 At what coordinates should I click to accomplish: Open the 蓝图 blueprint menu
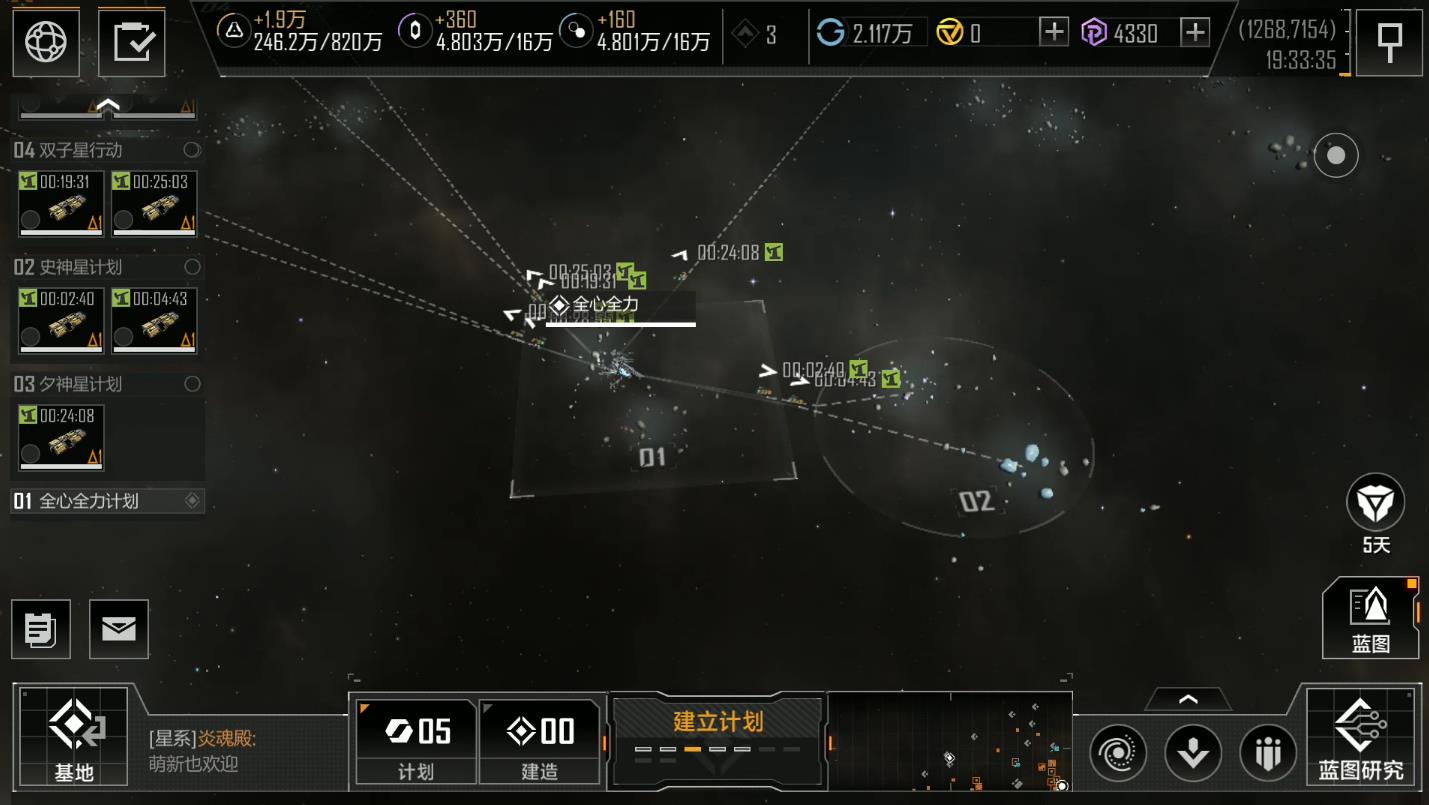[x=1371, y=618]
